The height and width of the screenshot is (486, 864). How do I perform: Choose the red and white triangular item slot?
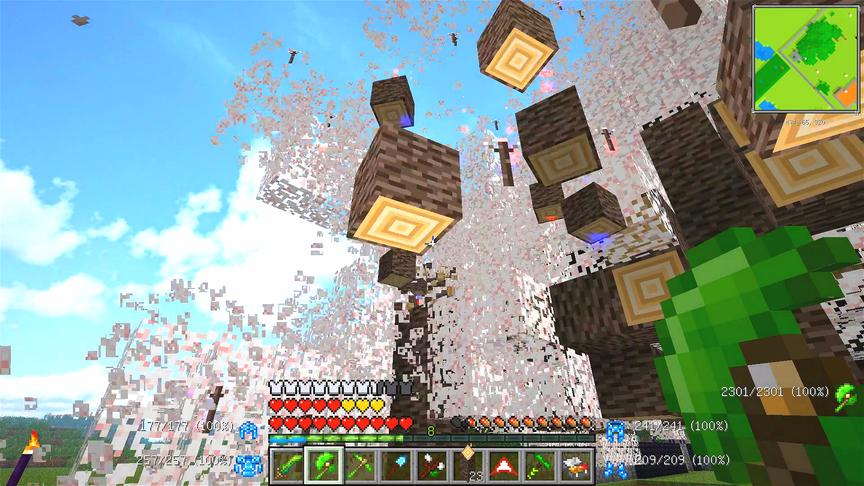pos(503,465)
